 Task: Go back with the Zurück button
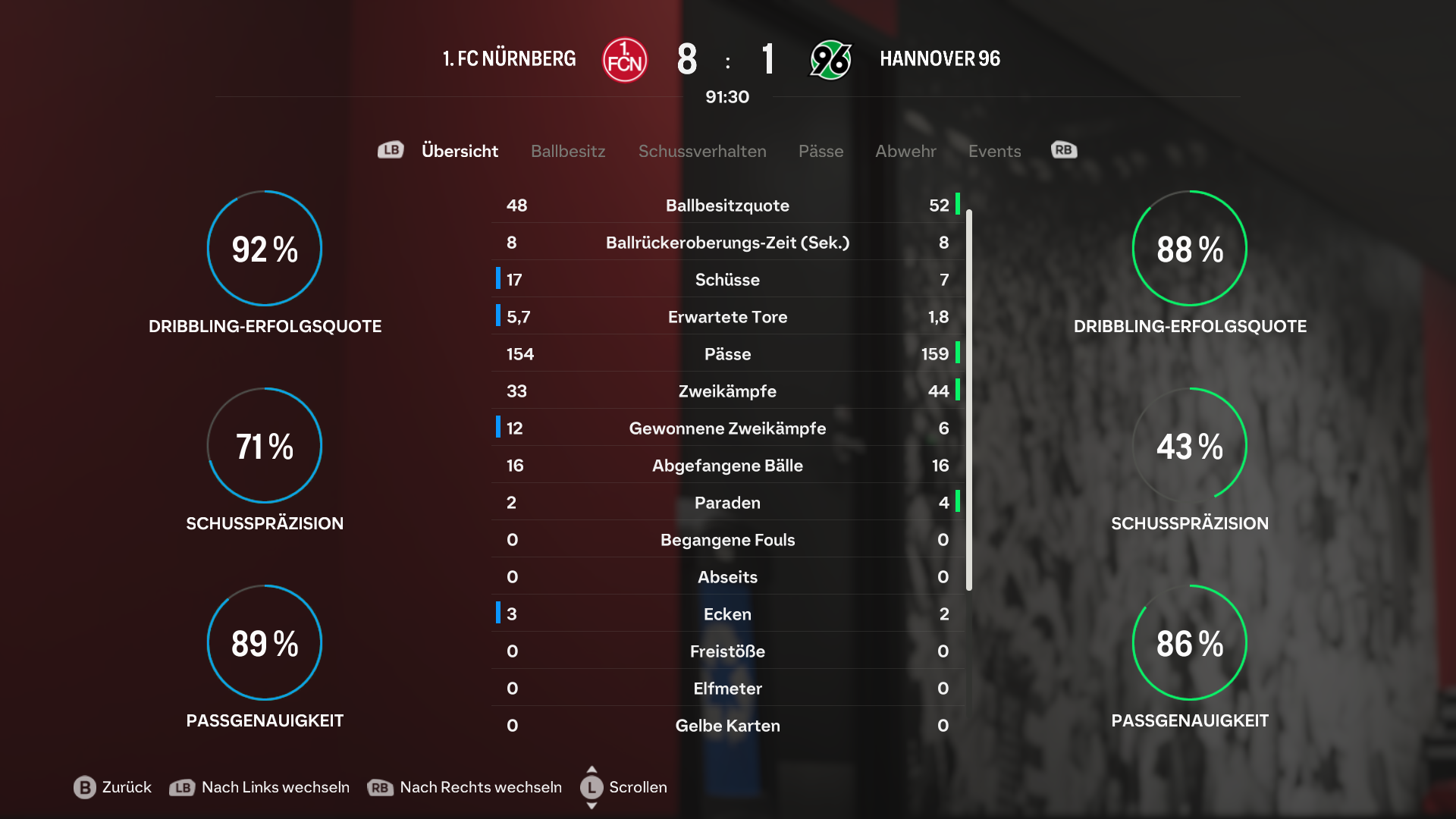pyautogui.click(x=113, y=787)
